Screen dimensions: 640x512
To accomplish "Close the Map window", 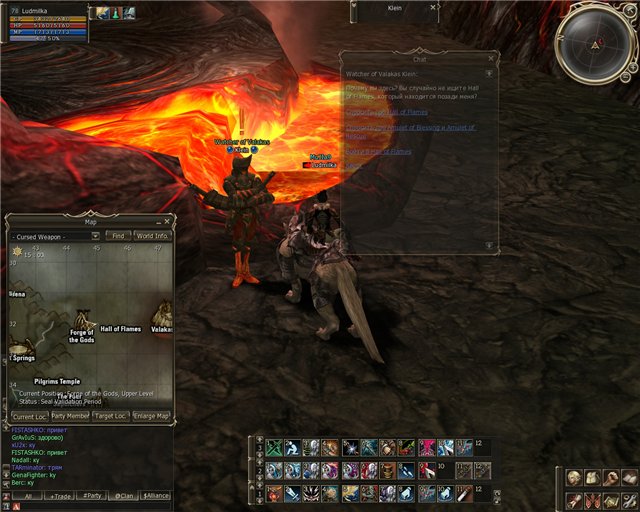I will tap(168, 221).
